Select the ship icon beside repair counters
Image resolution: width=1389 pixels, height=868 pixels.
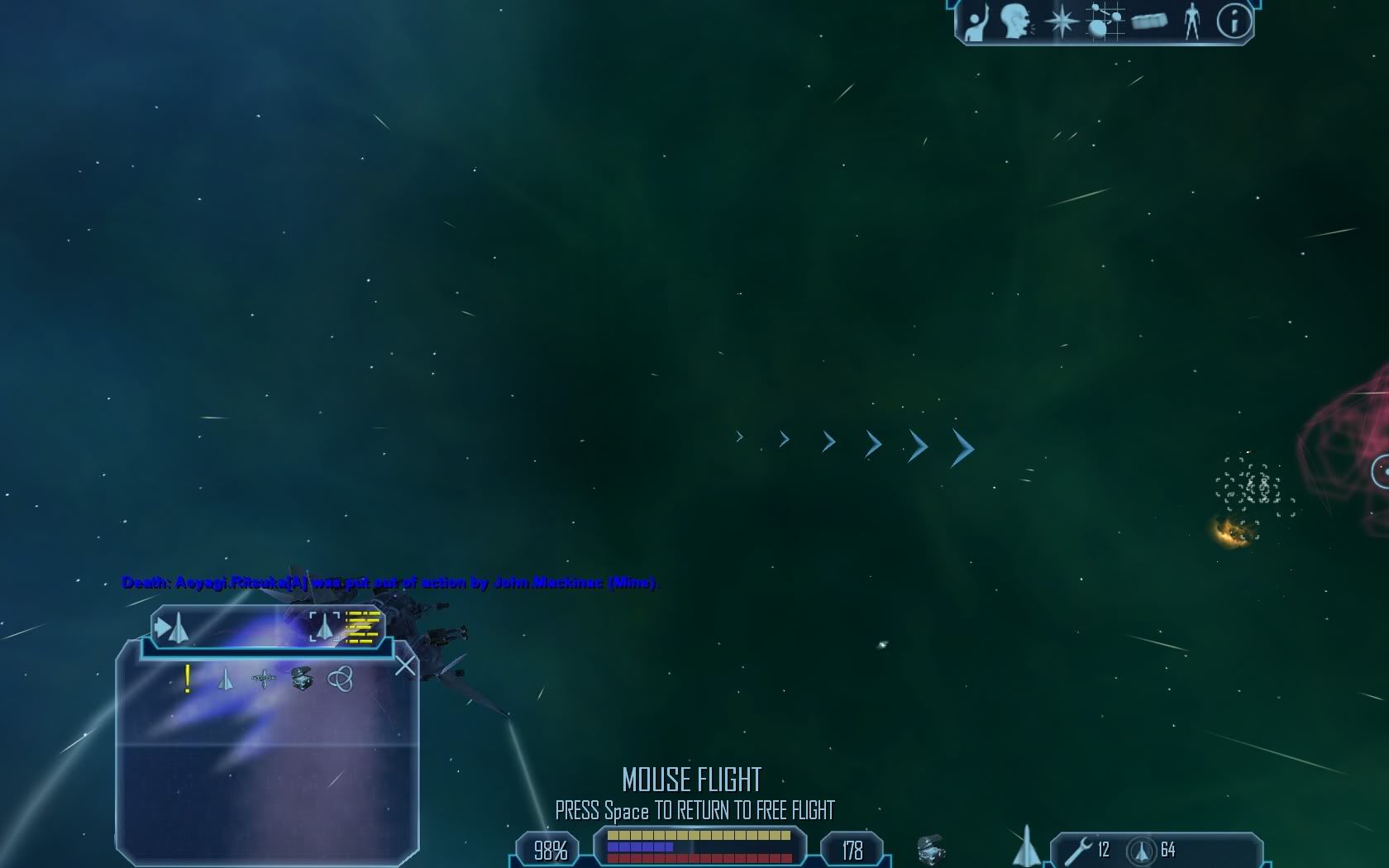click(x=1026, y=845)
